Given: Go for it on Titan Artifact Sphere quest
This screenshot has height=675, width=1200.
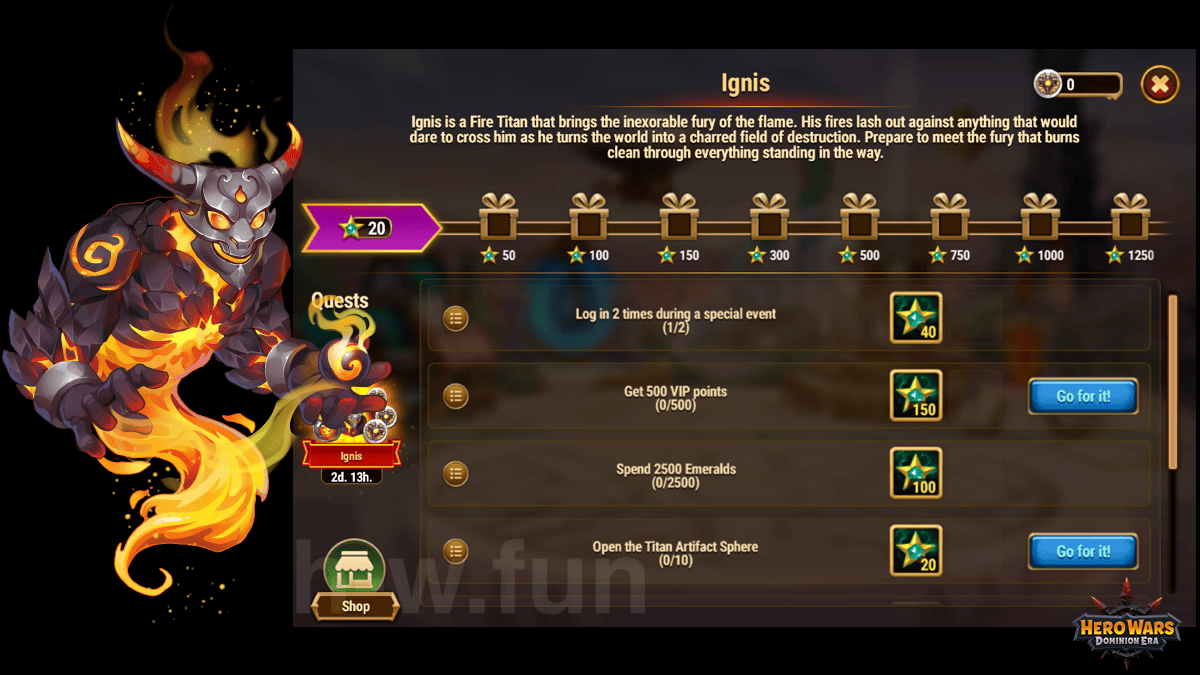Looking at the screenshot, I should [x=1082, y=551].
